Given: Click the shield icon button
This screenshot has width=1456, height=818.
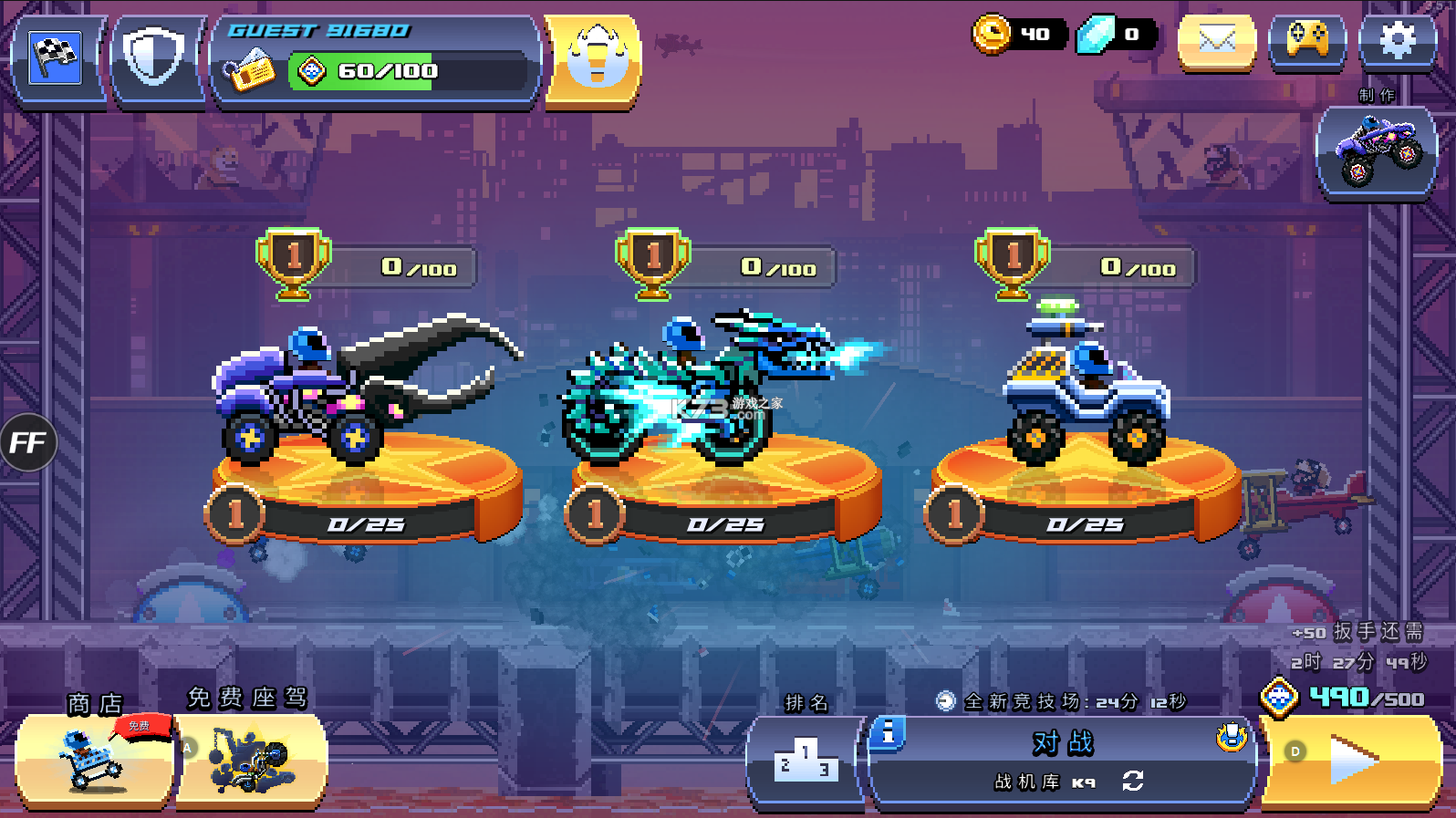Looking at the screenshot, I should pyautogui.click(x=154, y=58).
